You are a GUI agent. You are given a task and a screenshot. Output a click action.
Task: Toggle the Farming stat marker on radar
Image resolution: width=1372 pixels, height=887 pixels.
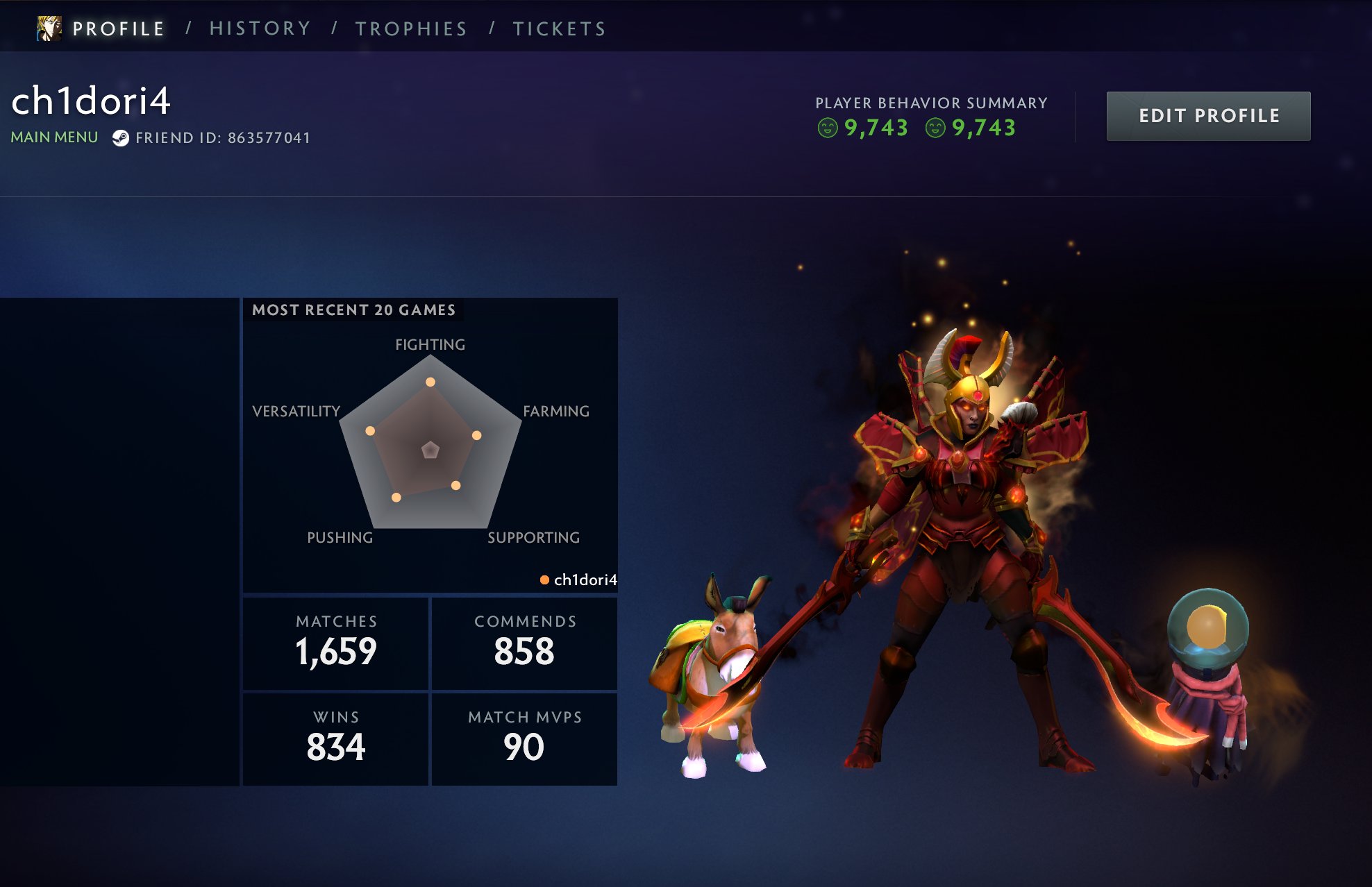click(x=477, y=435)
